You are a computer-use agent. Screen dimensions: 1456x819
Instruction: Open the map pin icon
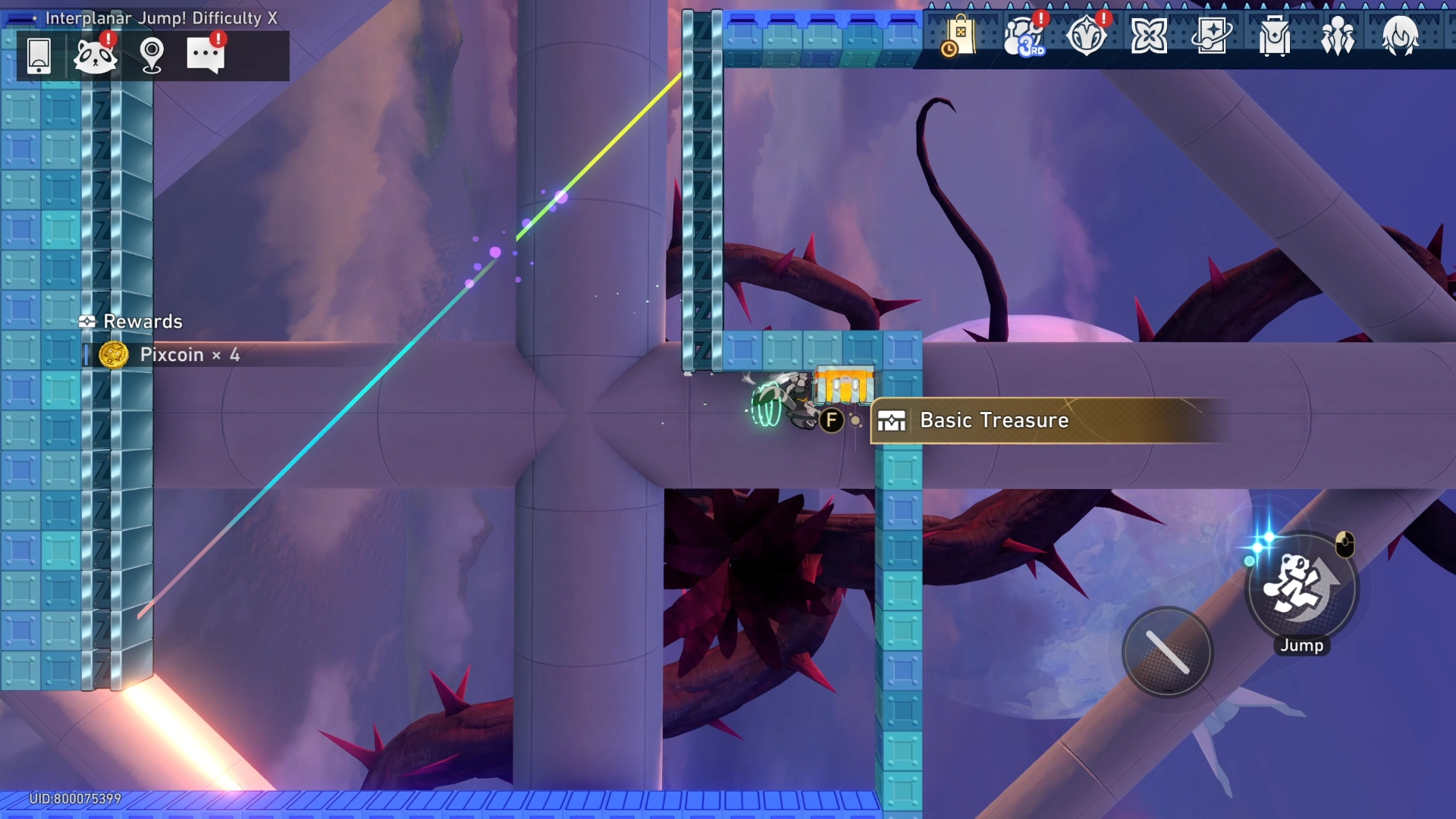tap(152, 55)
